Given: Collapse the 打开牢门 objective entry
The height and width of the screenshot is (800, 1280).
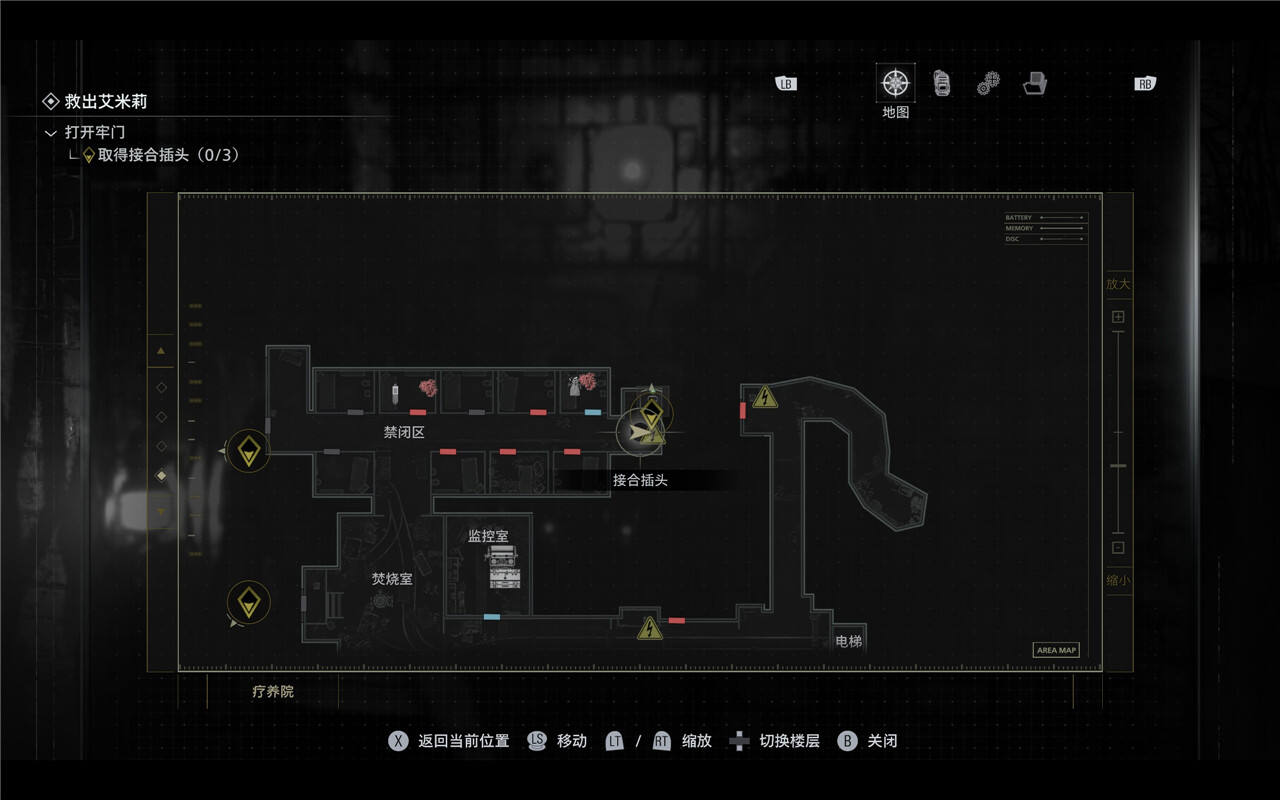Looking at the screenshot, I should click(x=51, y=132).
